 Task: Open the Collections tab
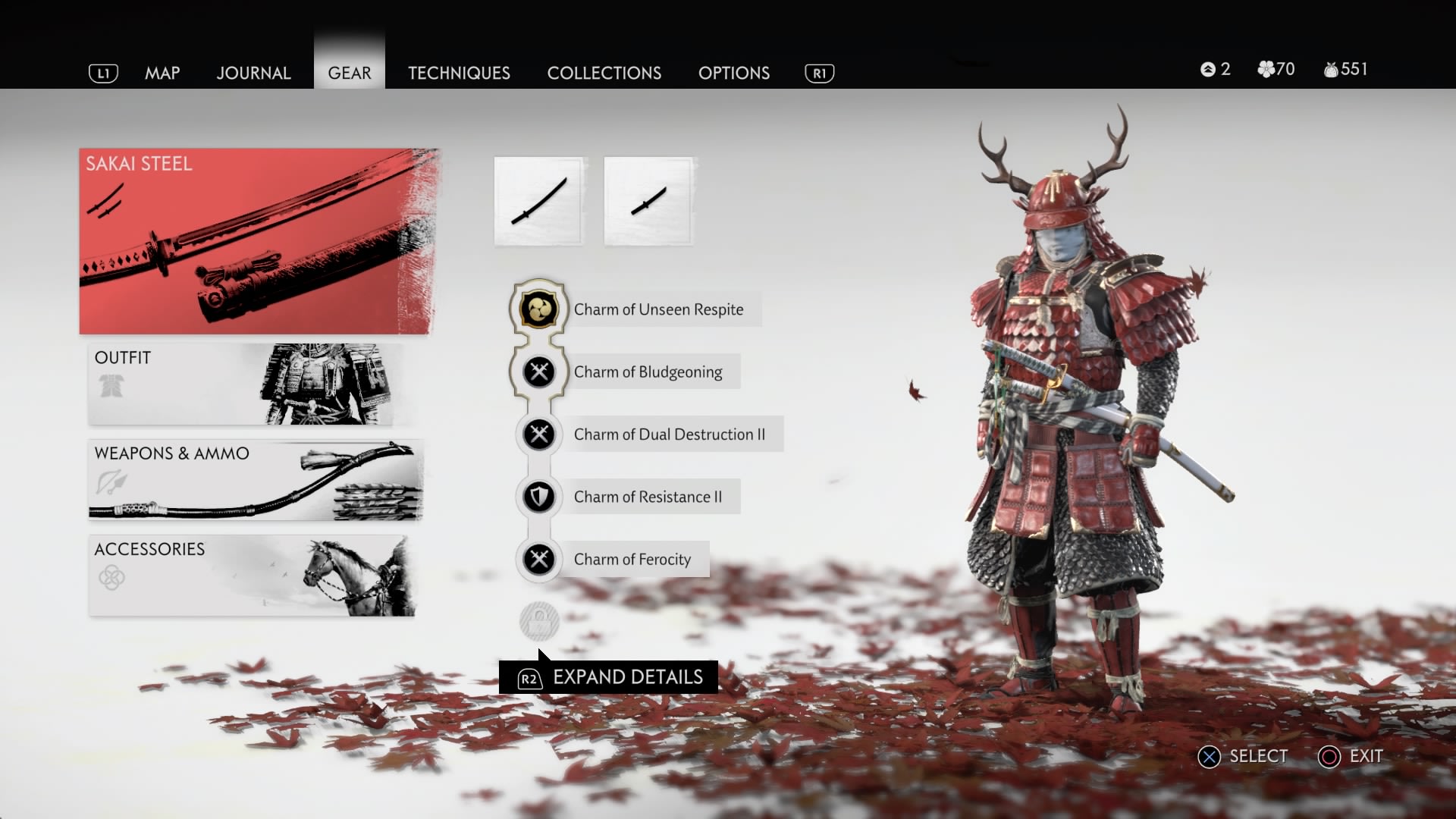pos(604,73)
